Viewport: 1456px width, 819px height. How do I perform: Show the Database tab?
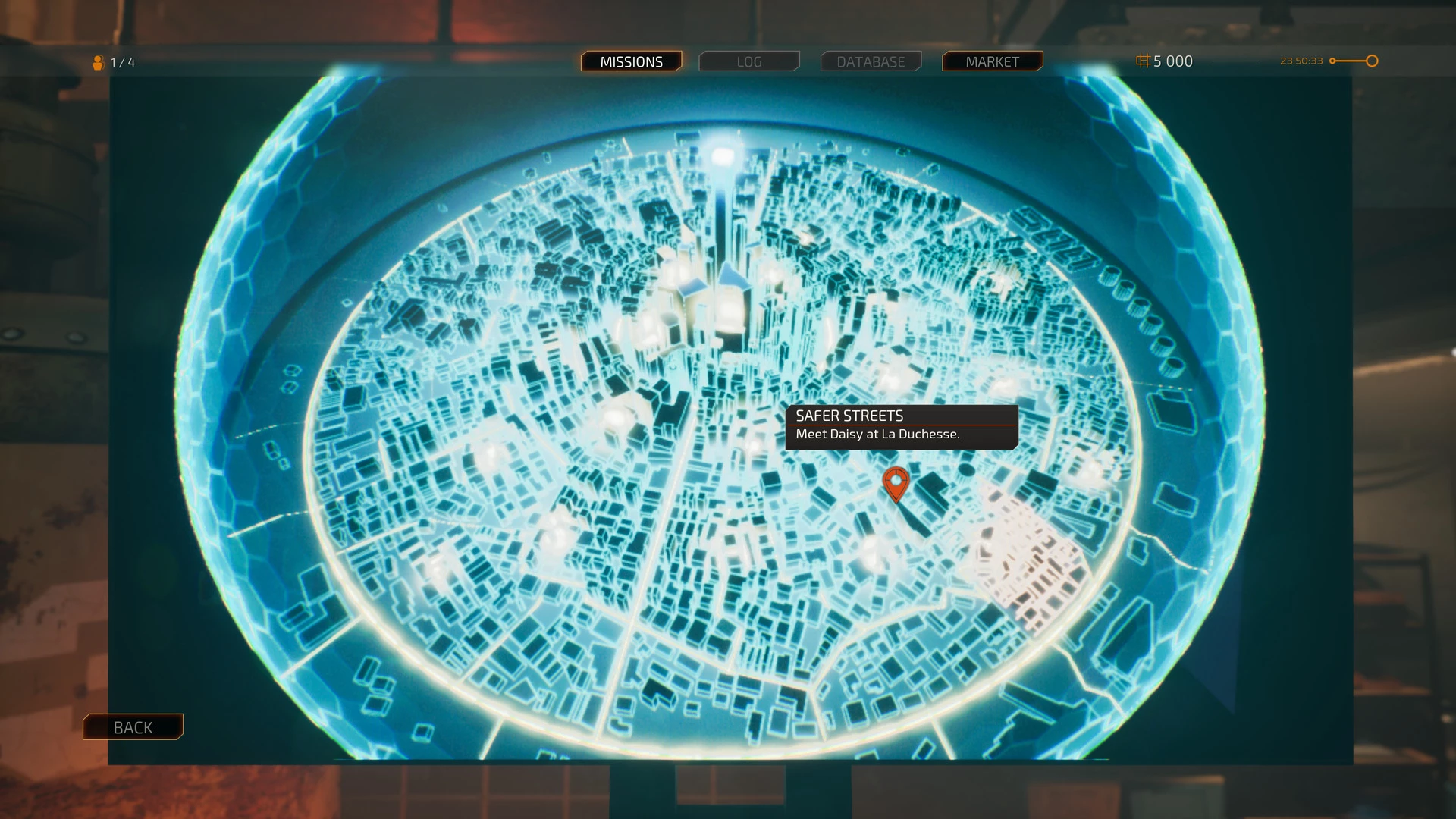click(x=871, y=61)
